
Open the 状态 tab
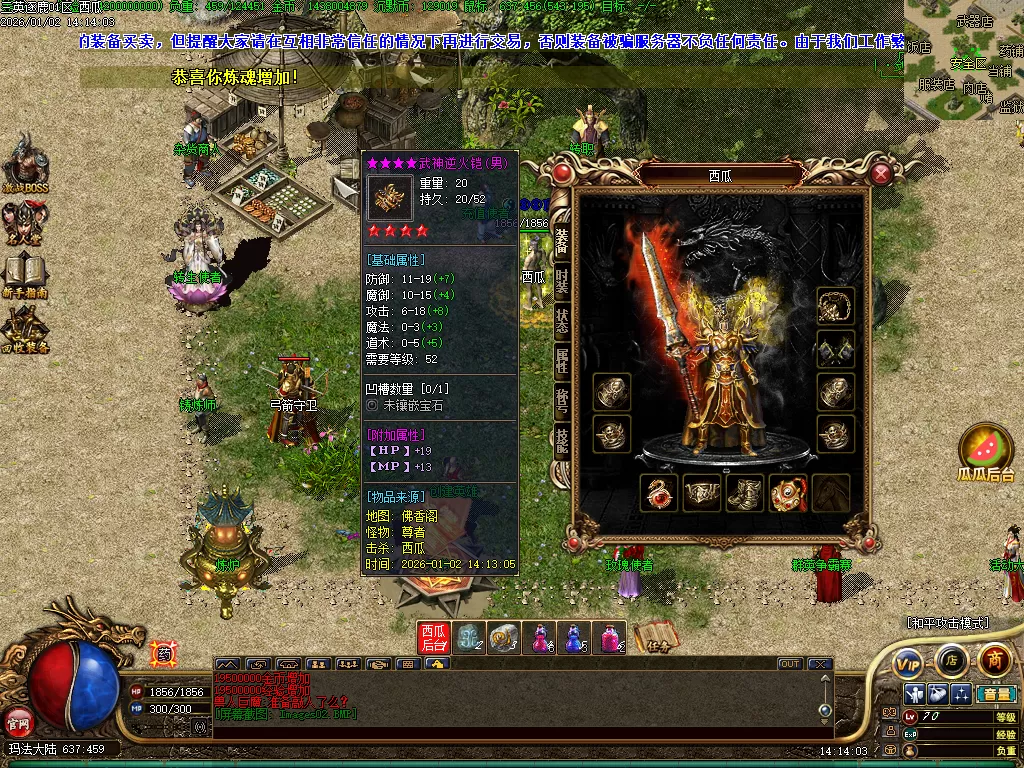(562, 320)
